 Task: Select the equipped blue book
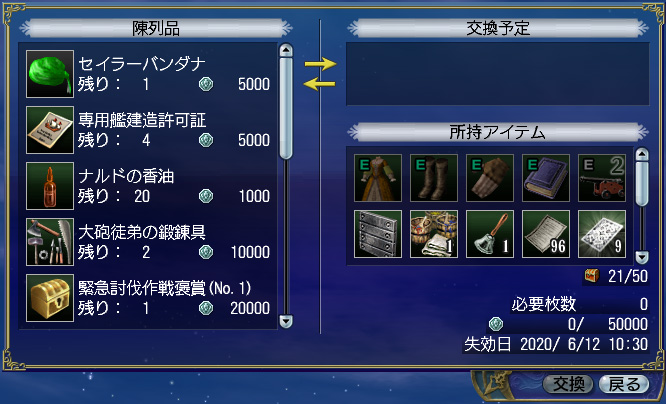click(x=546, y=178)
